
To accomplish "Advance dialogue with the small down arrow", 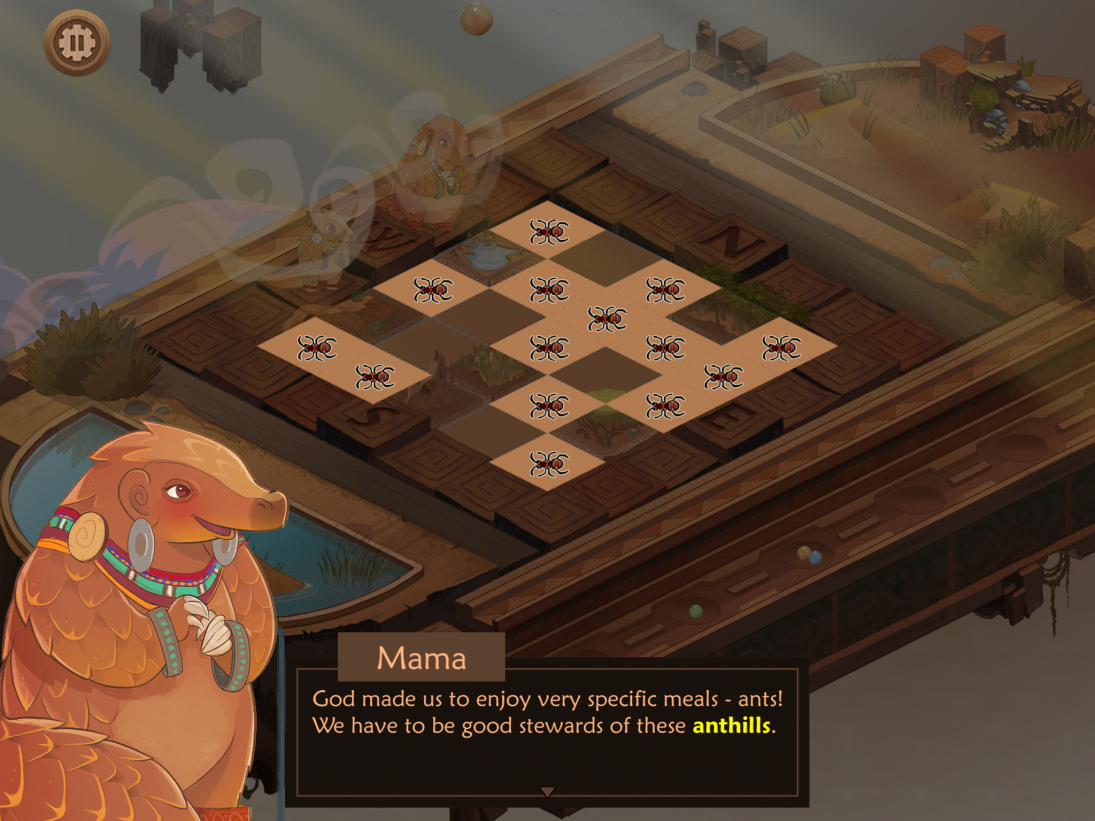I will (x=547, y=792).
